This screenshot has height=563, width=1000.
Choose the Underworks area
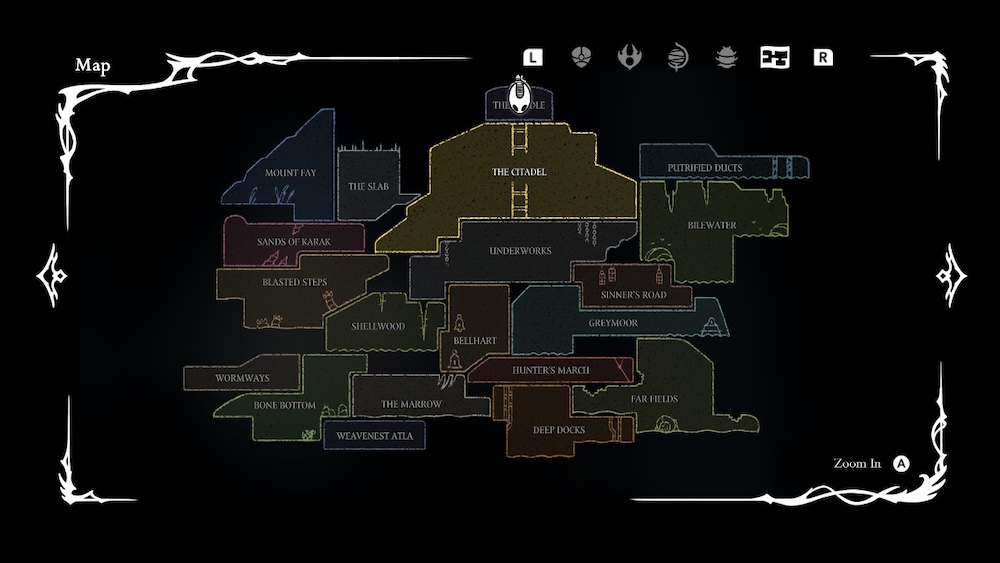coord(520,250)
